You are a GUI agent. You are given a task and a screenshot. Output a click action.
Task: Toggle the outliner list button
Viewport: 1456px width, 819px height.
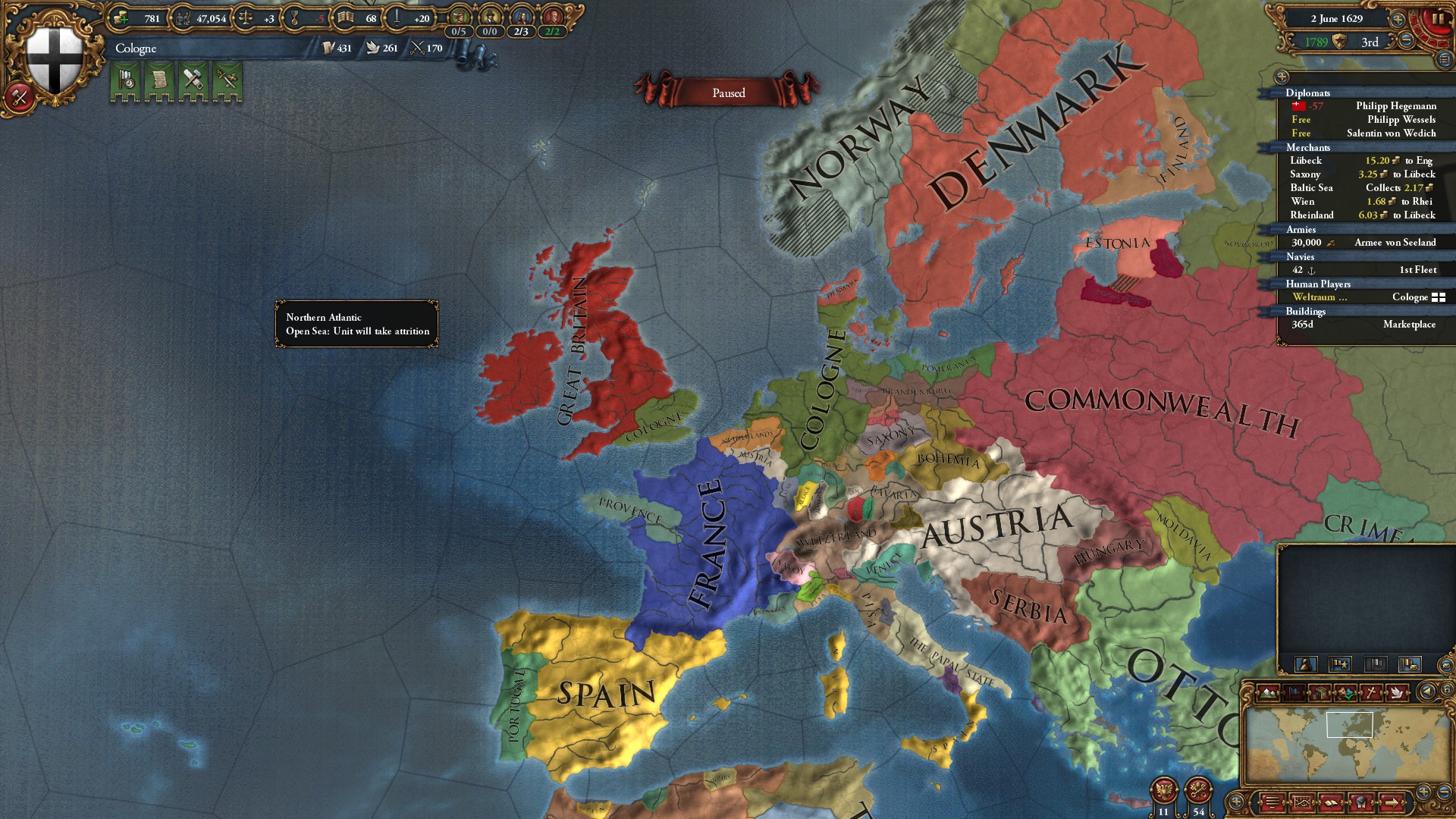pyautogui.click(x=1445, y=59)
